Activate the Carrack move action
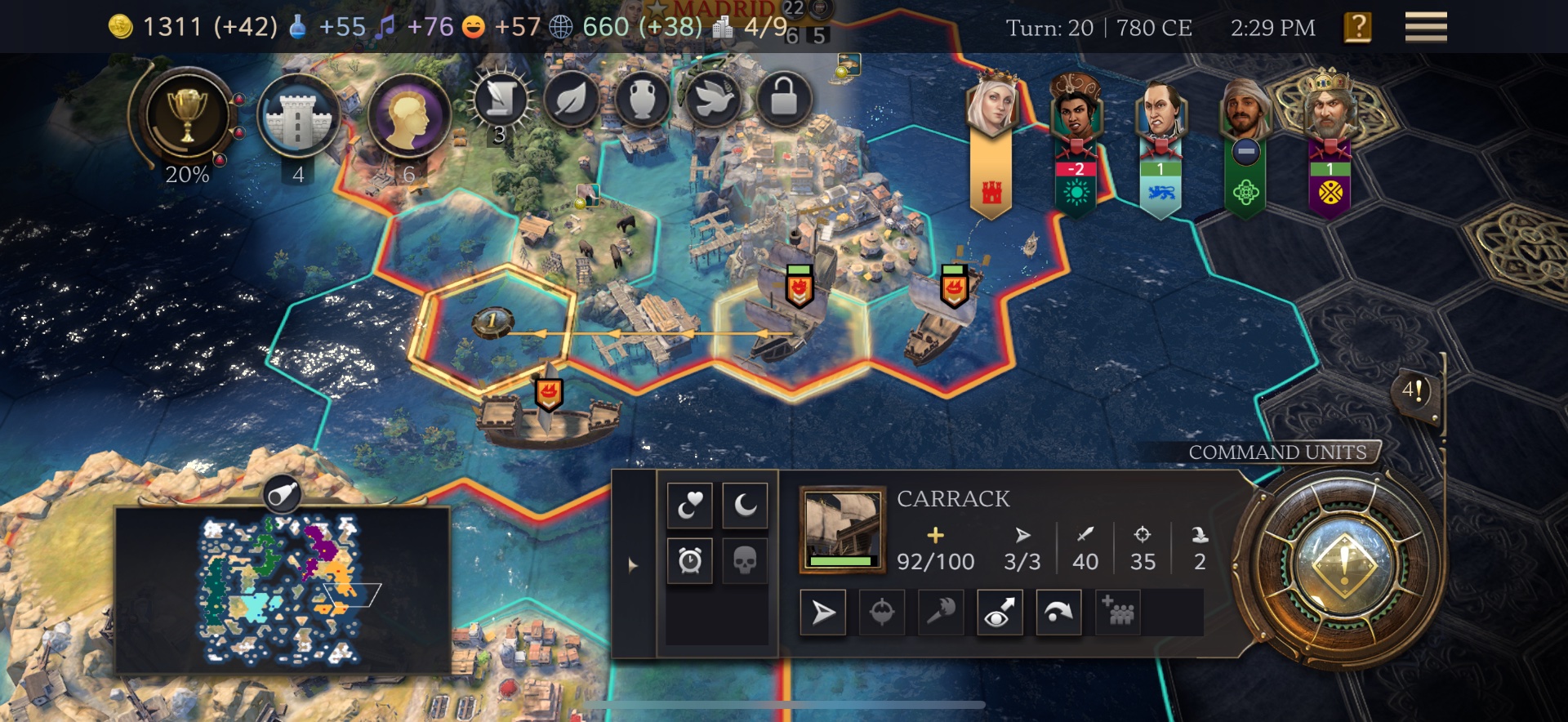1568x722 pixels. tap(823, 613)
